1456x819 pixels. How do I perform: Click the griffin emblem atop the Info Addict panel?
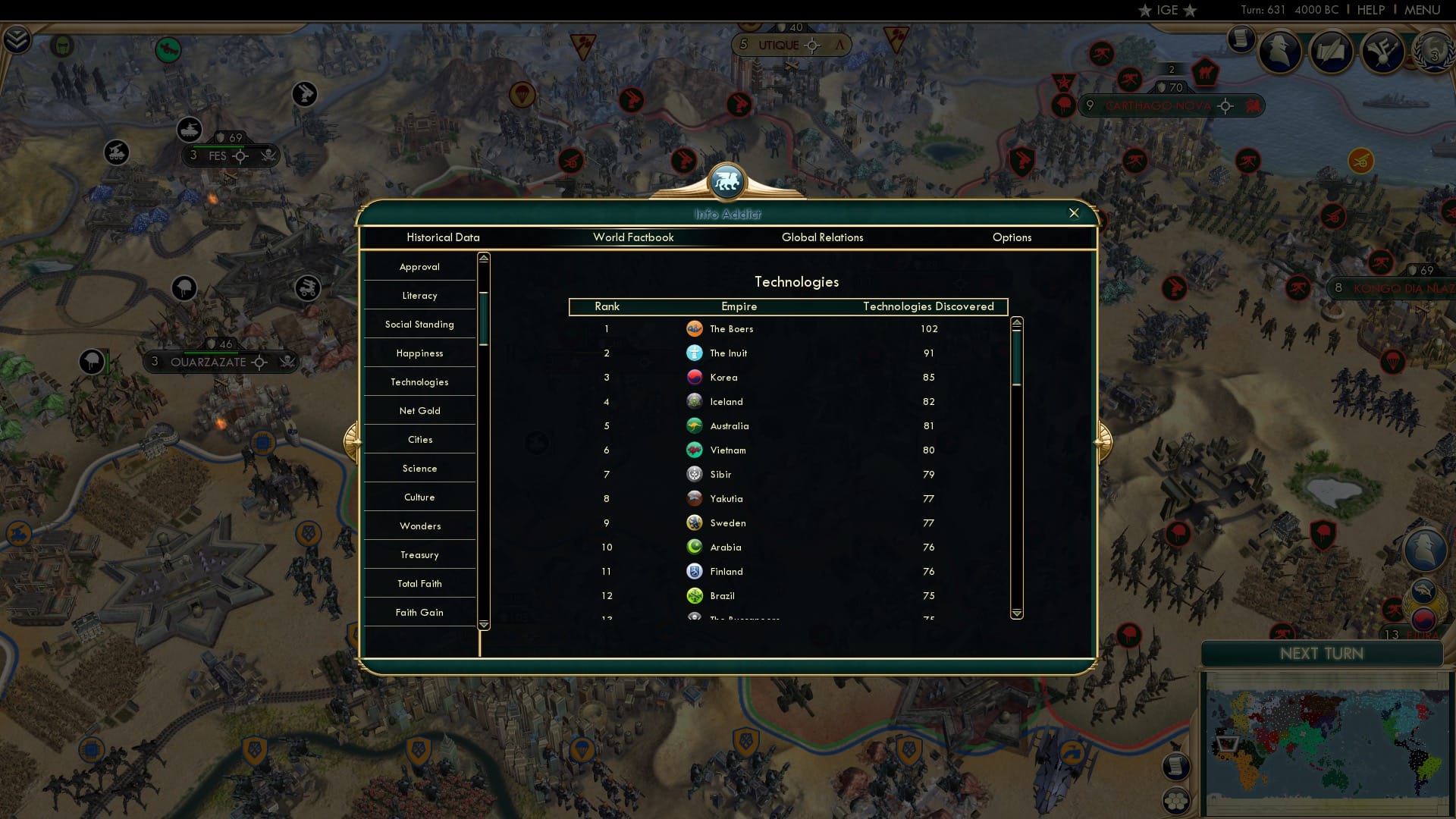pyautogui.click(x=726, y=182)
